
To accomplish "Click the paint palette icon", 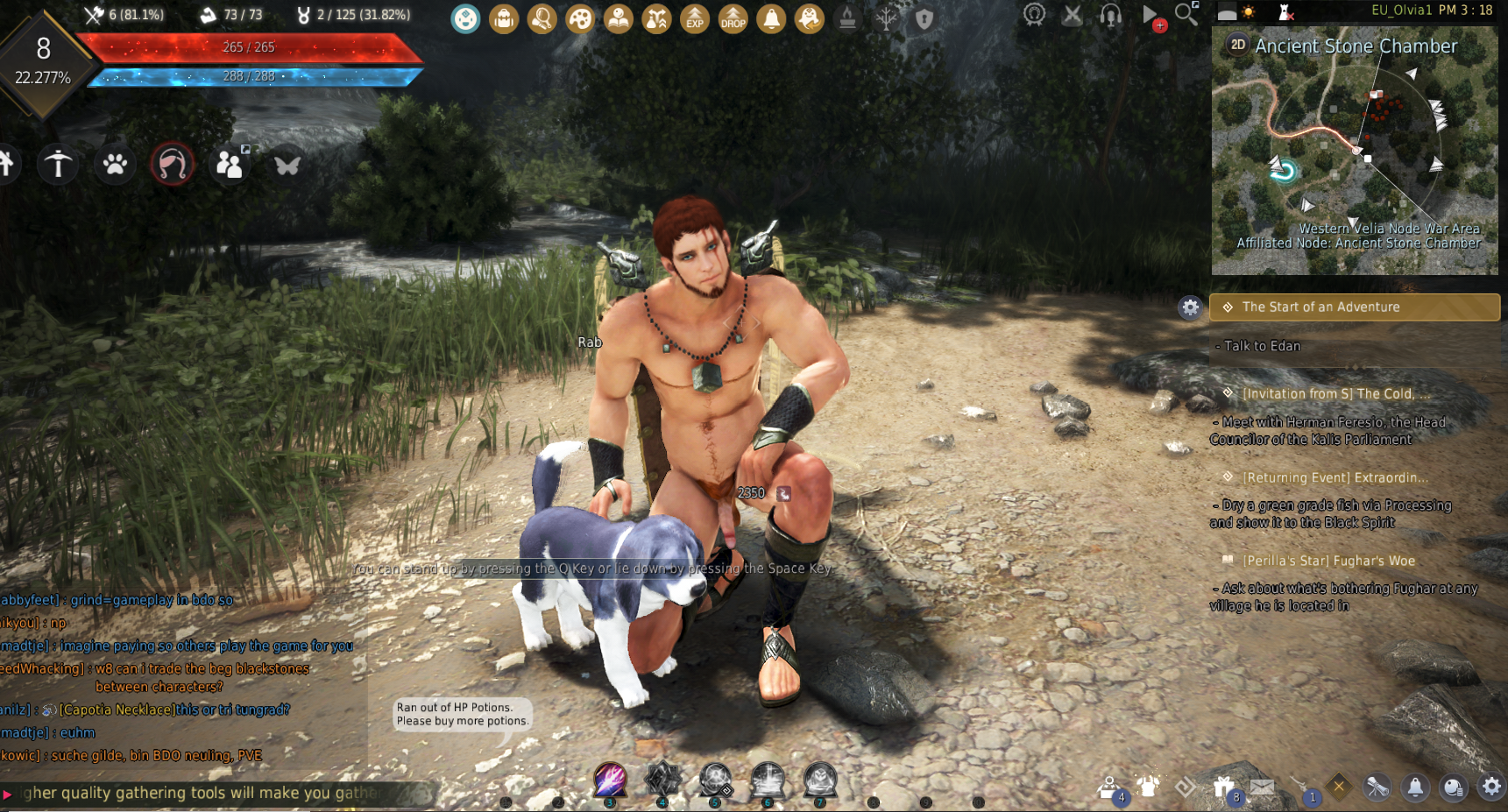I will coord(580,18).
